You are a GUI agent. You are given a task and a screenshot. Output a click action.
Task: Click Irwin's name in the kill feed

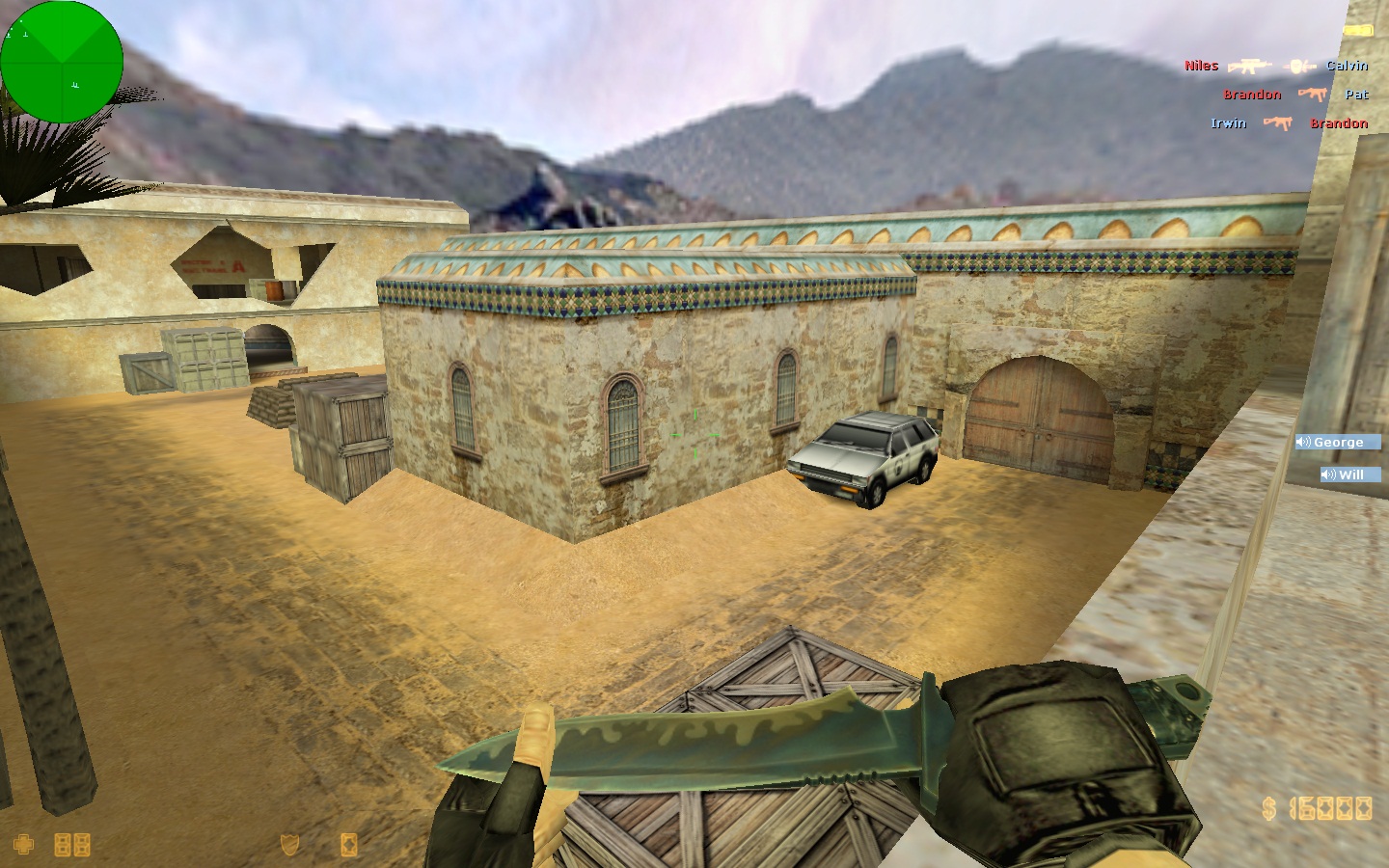1229,123
